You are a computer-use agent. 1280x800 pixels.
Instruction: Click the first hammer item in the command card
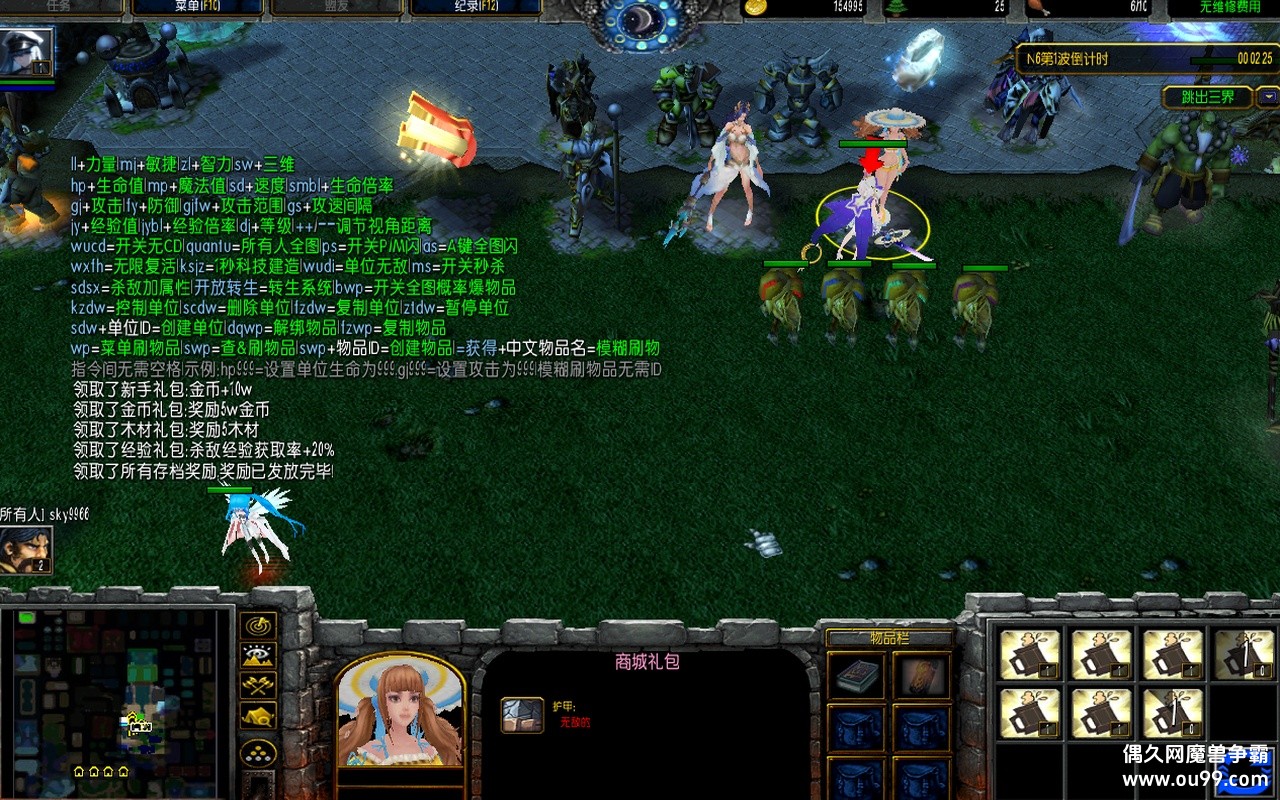point(1032,651)
